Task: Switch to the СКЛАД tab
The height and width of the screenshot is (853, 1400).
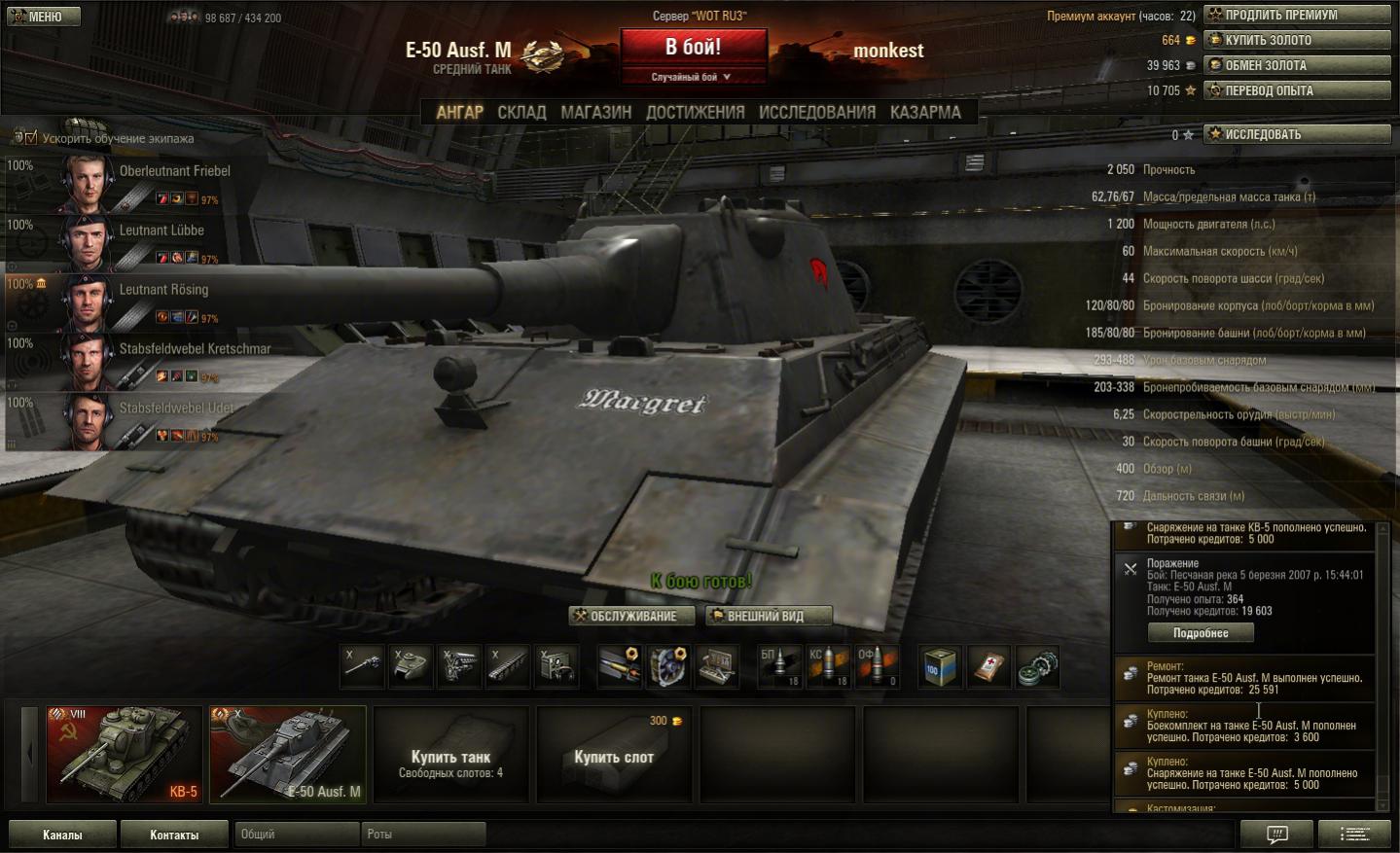Action: pyautogui.click(x=521, y=113)
